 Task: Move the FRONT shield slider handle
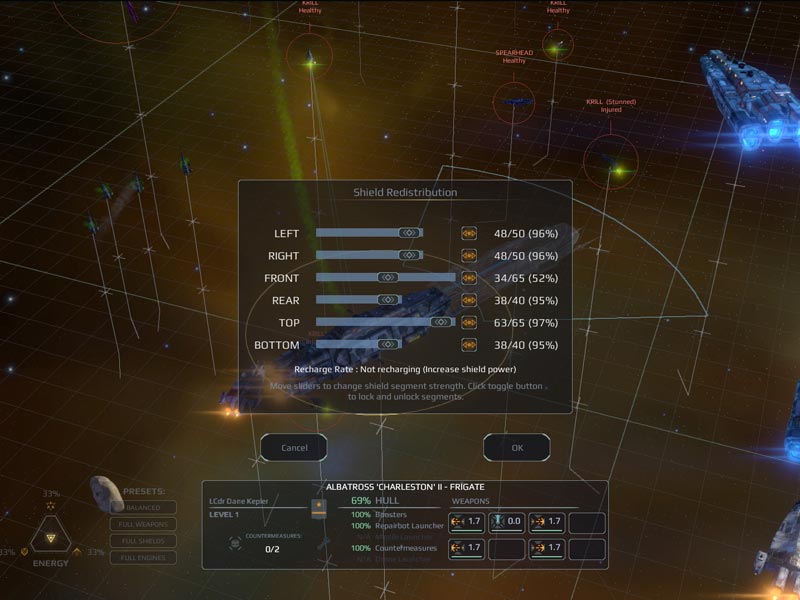[387, 278]
